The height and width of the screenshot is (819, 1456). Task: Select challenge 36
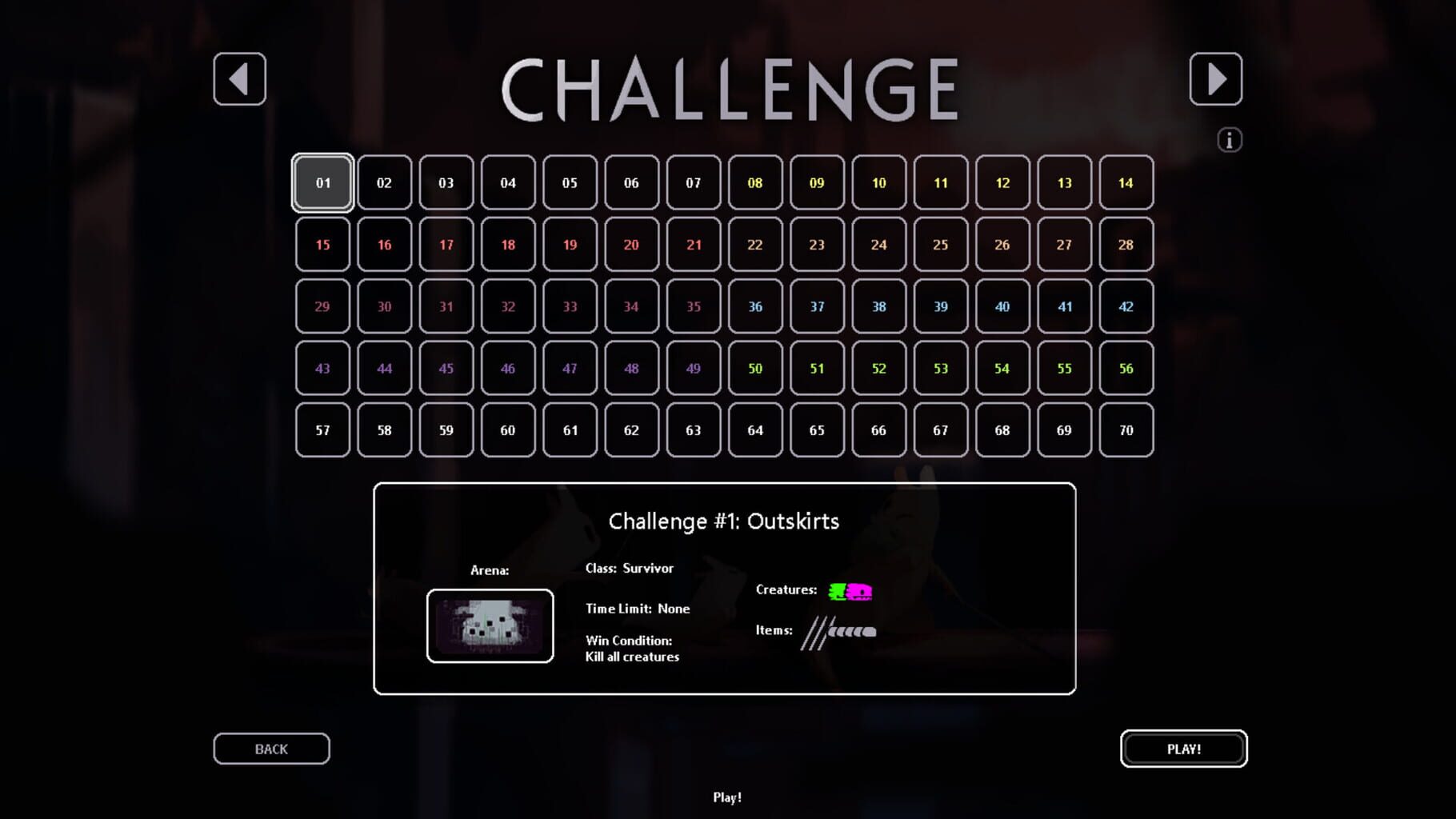click(755, 306)
